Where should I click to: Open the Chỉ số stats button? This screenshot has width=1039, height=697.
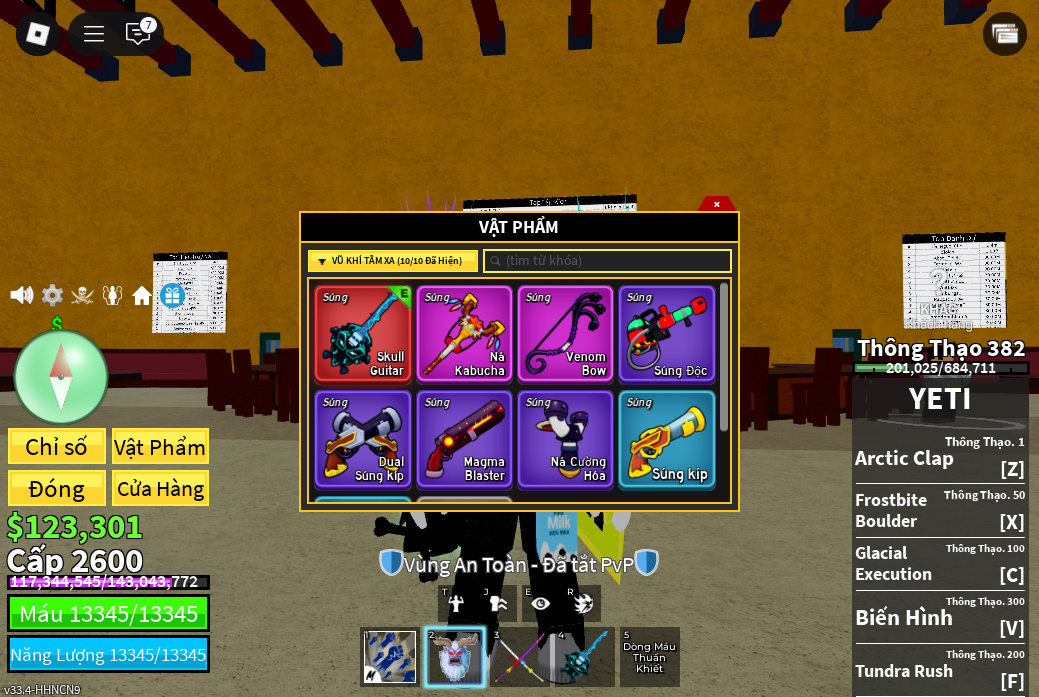point(56,447)
